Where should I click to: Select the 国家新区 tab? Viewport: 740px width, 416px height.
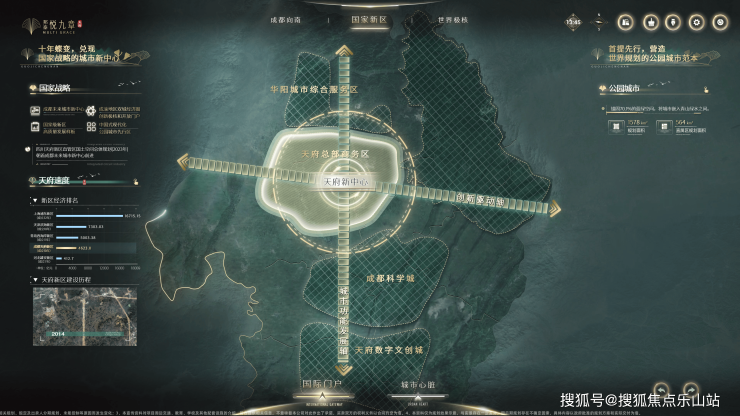tap(369, 20)
